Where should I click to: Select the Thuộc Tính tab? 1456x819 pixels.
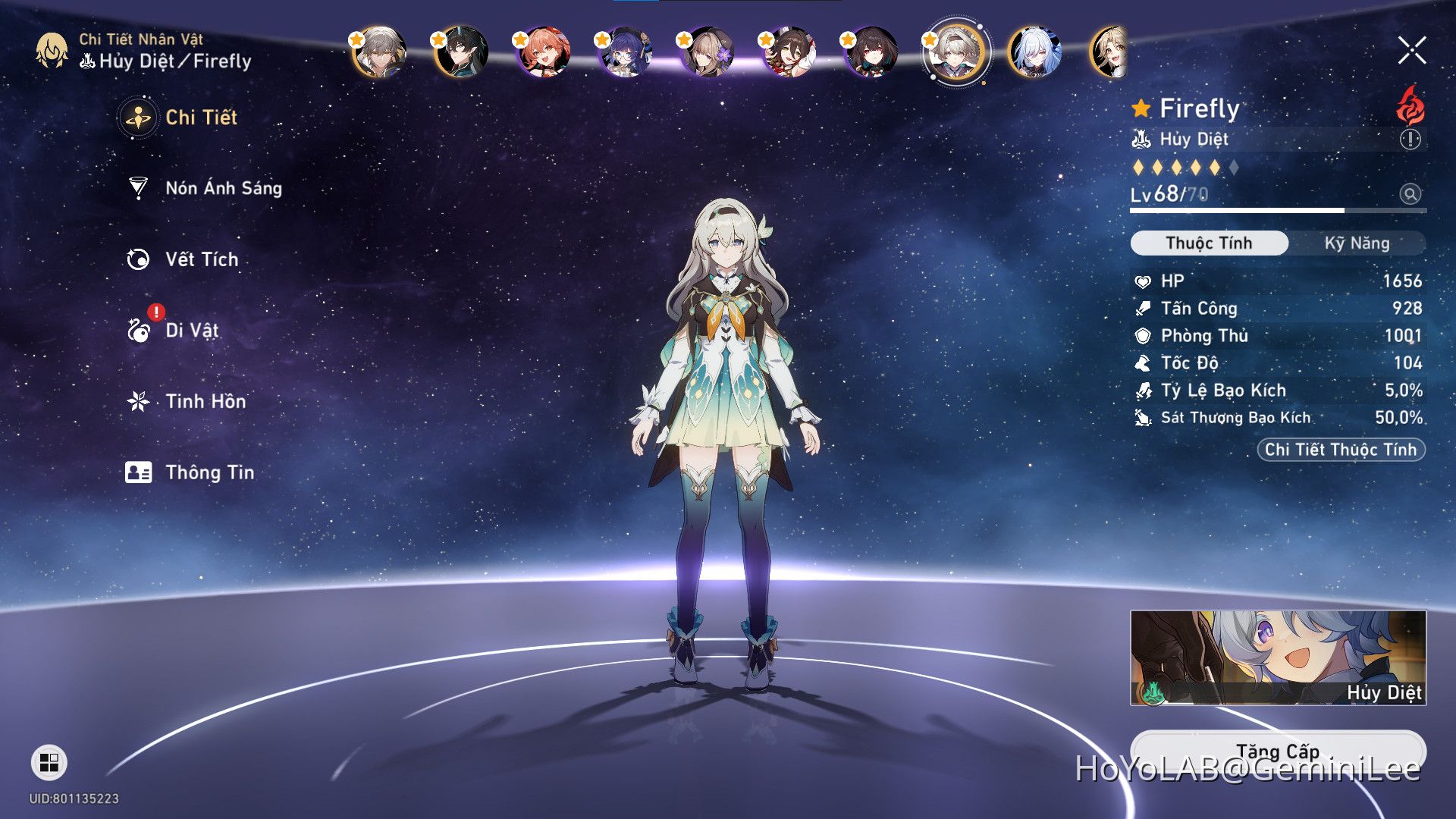[1209, 243]
